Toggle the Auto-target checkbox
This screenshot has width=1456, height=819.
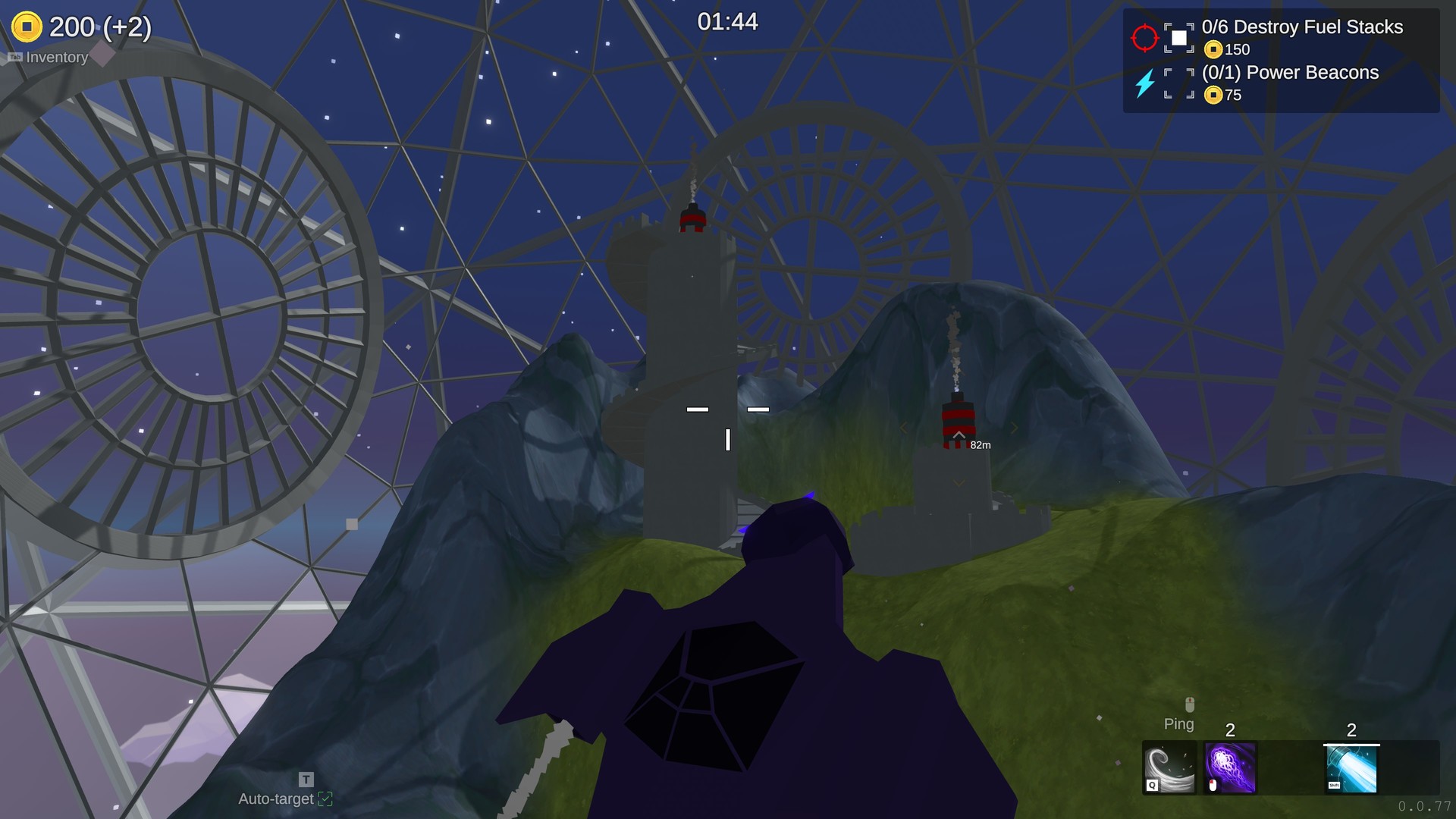pyautogui.click(x=325, y=799)
